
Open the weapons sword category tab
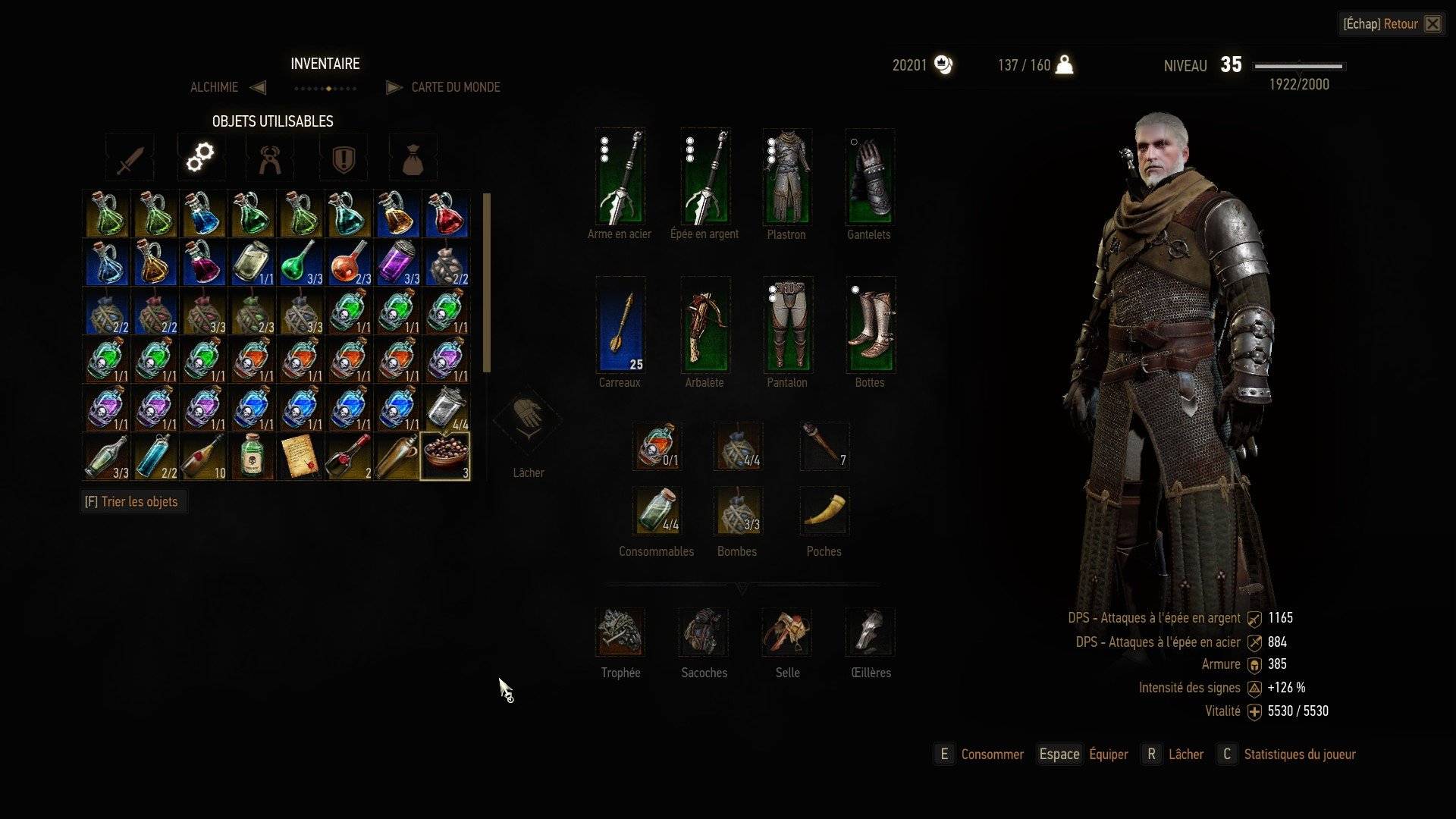coord(130,158)
